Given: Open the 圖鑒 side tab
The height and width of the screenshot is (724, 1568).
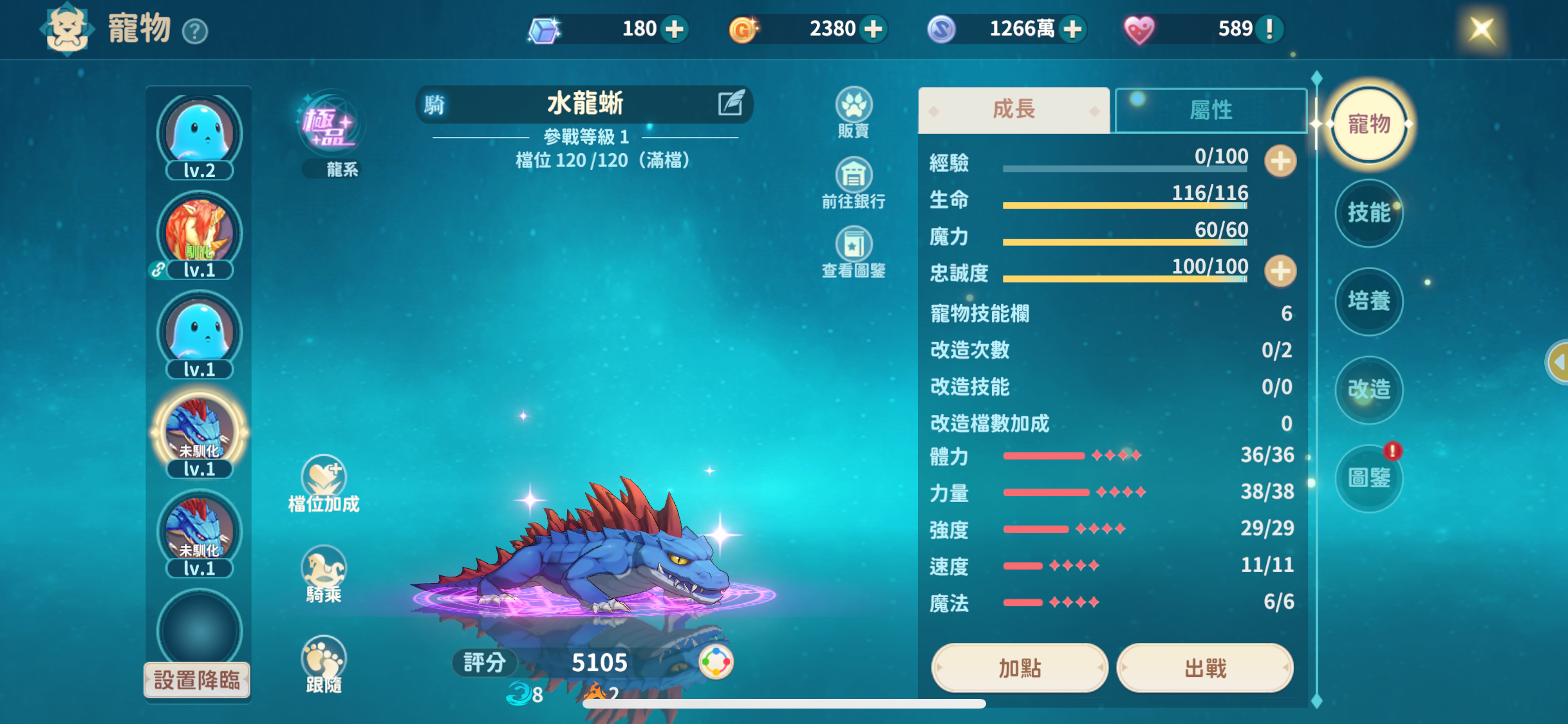Looking at the screenshot, I should click(1369, 478).
